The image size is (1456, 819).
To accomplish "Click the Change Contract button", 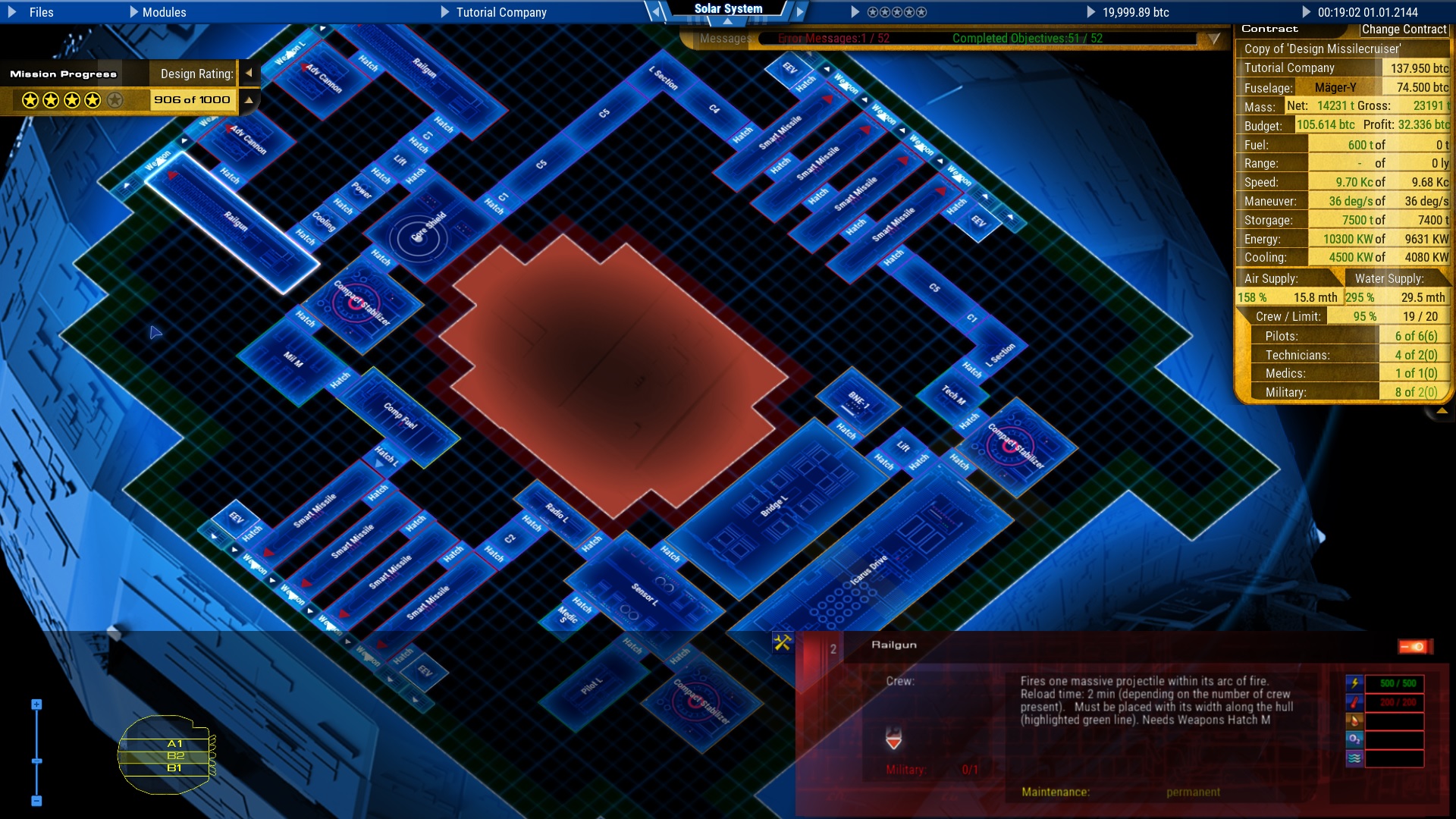I will click(1404, 30).
